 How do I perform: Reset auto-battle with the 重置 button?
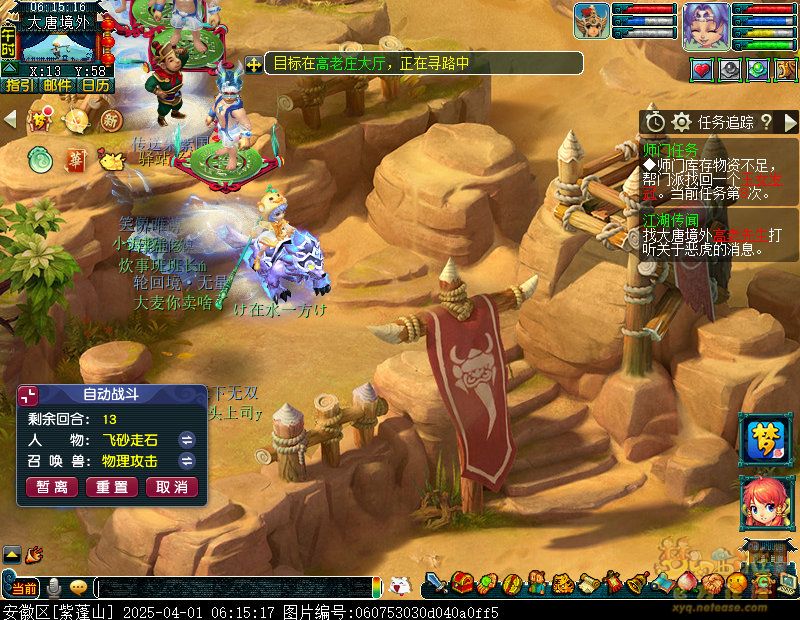112,487
